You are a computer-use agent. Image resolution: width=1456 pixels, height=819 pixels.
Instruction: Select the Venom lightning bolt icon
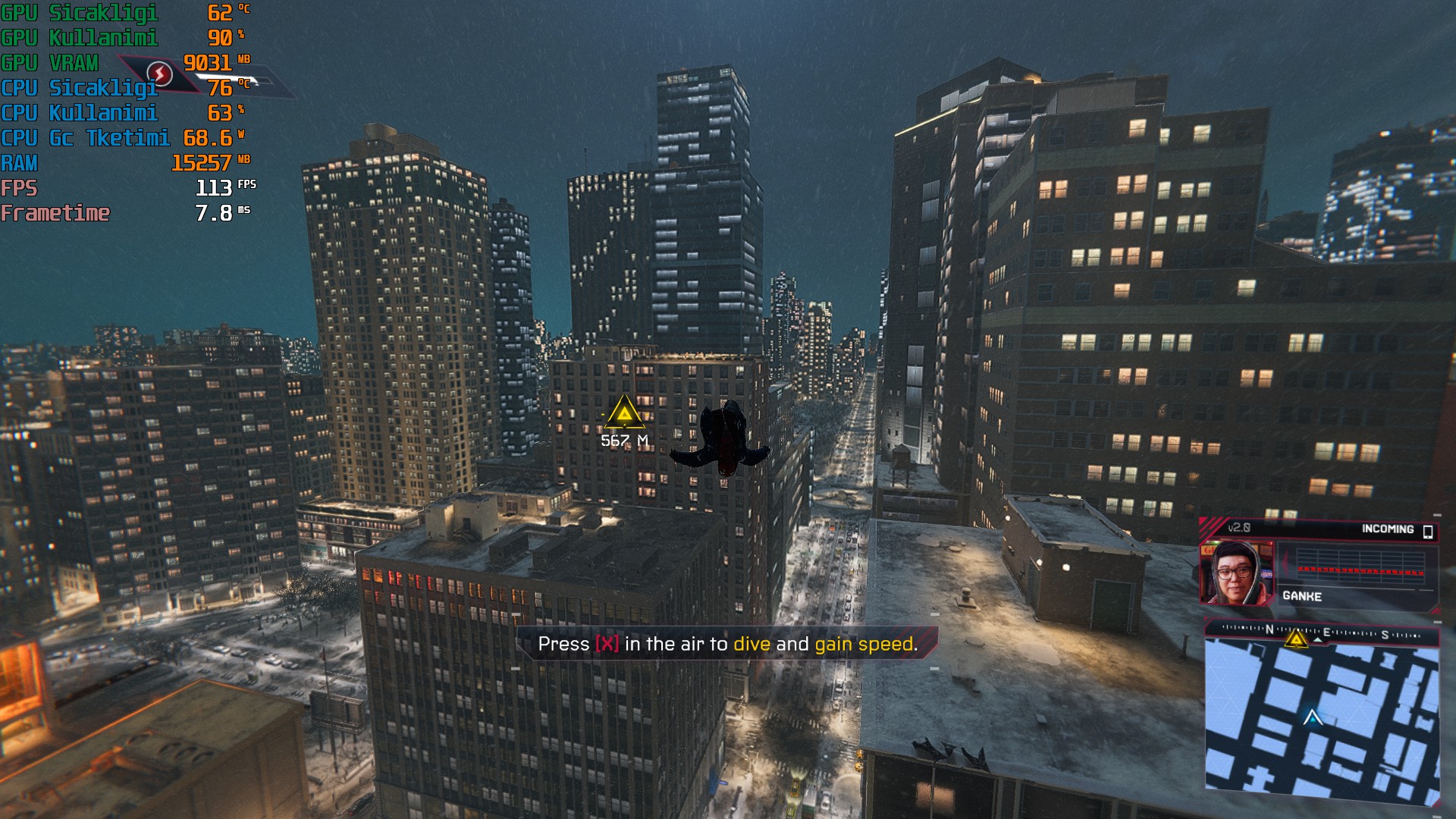point(160,74)
